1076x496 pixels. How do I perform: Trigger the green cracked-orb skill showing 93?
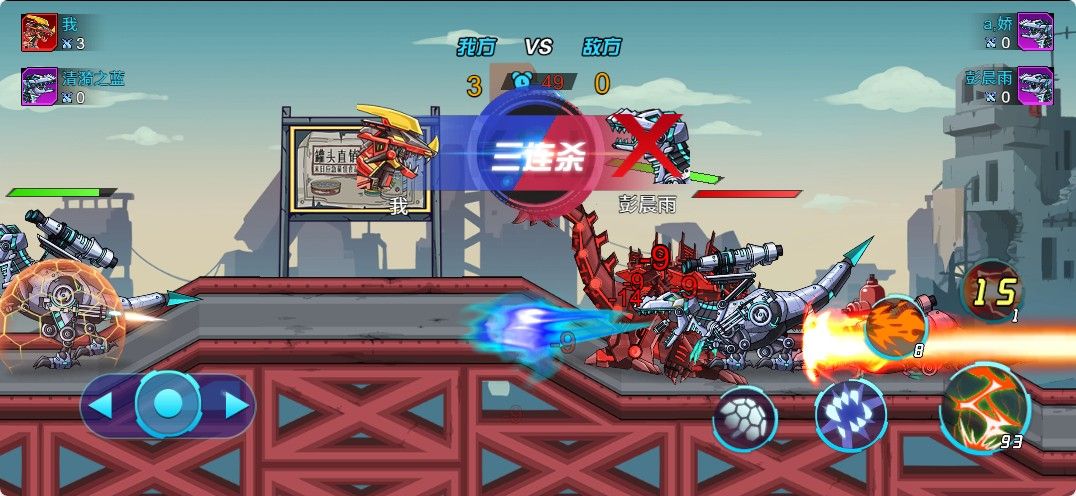click(x=984, y=407)
